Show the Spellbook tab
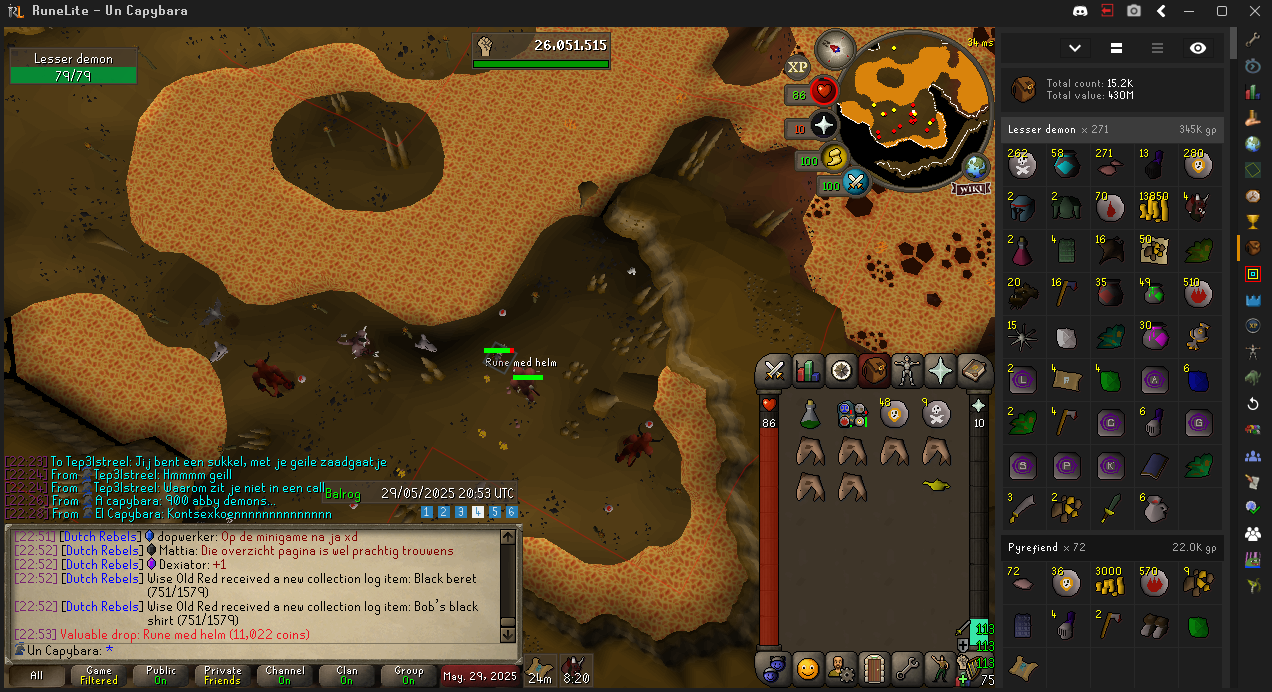This screenshot has height=692, width=1272. (974, 371)
